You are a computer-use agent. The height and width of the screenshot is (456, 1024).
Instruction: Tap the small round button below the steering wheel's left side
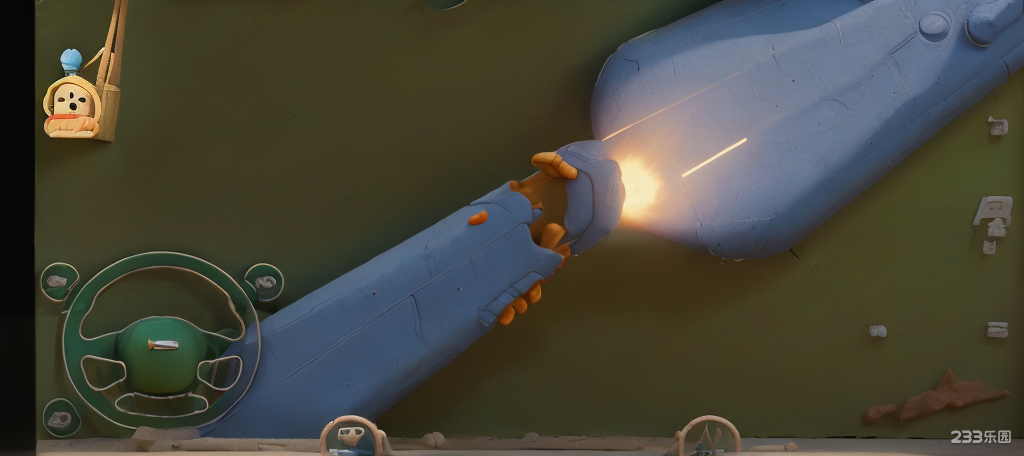[x=60, y=417]
